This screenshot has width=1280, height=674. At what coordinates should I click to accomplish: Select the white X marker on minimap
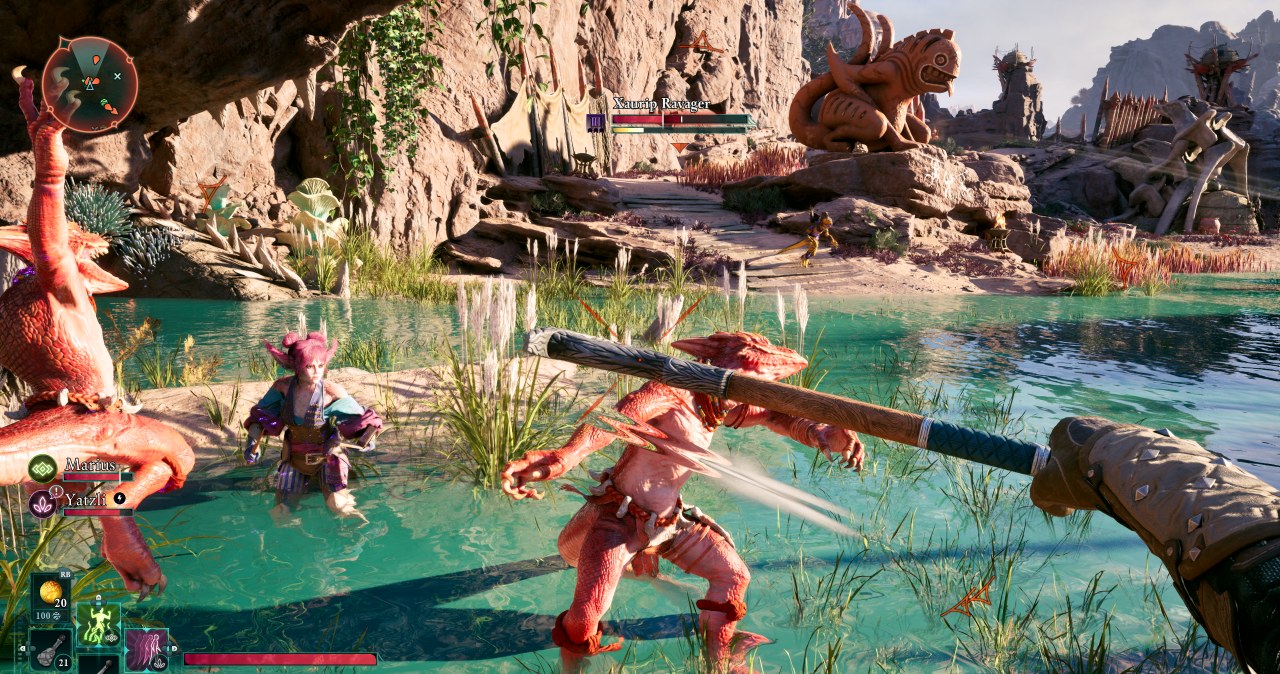[x=117, y=76]
